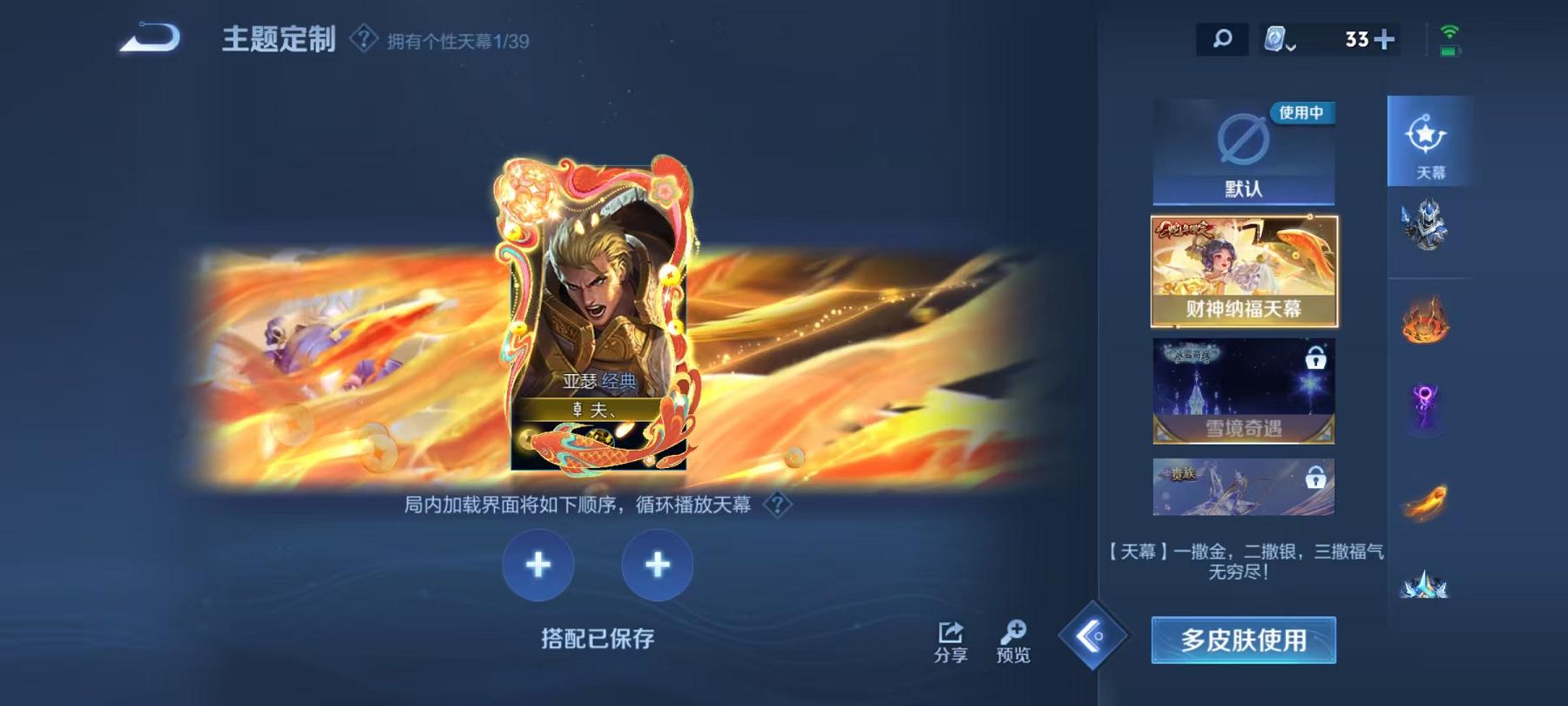This screenshot has height=706, width=1568.
Task: Select the locked 雪境奇遇 sky curtain
Action: click(x=1244, y=390)
